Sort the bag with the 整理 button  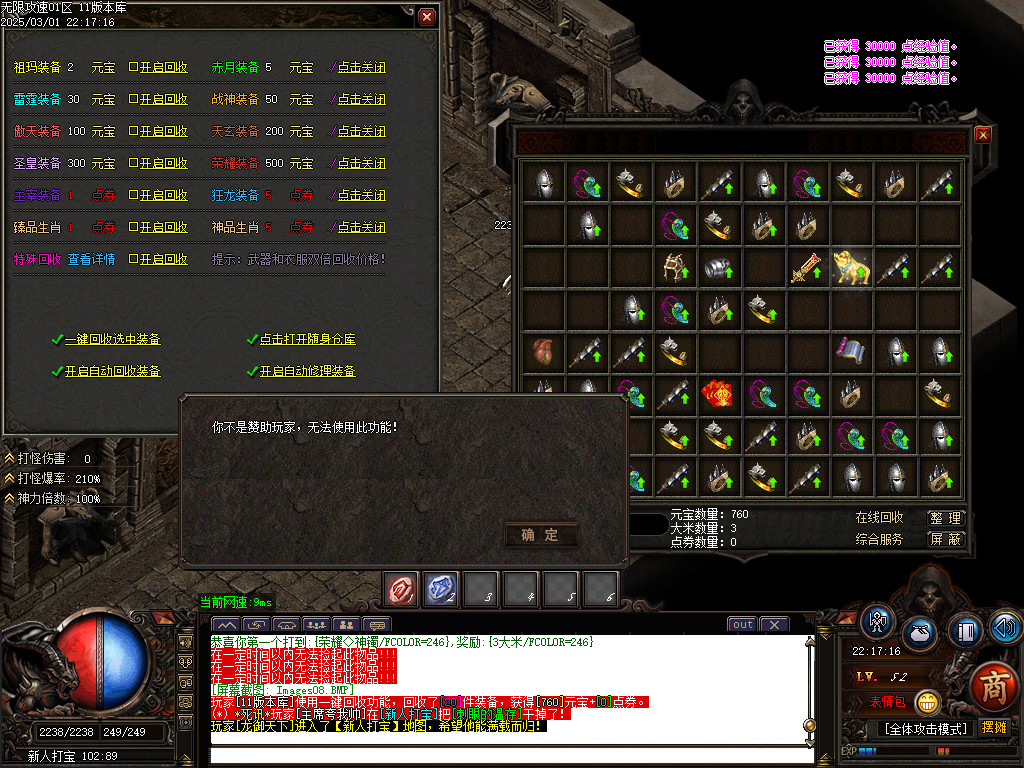point(945,518)
